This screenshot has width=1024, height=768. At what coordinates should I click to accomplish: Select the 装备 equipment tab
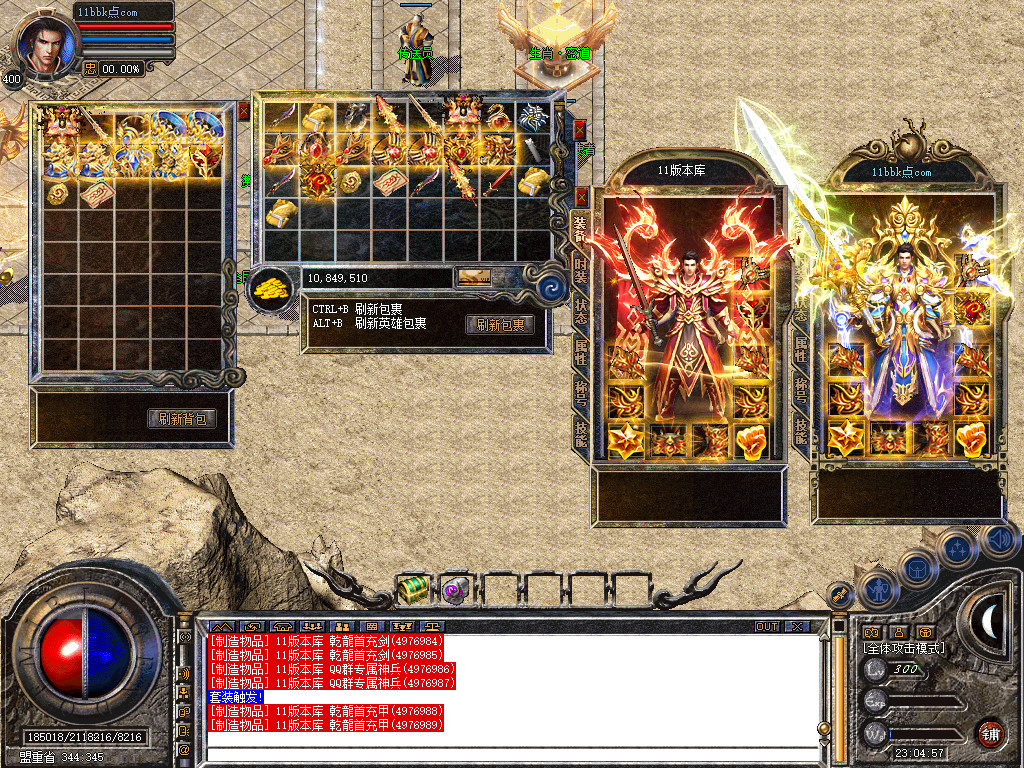(580, 228)
